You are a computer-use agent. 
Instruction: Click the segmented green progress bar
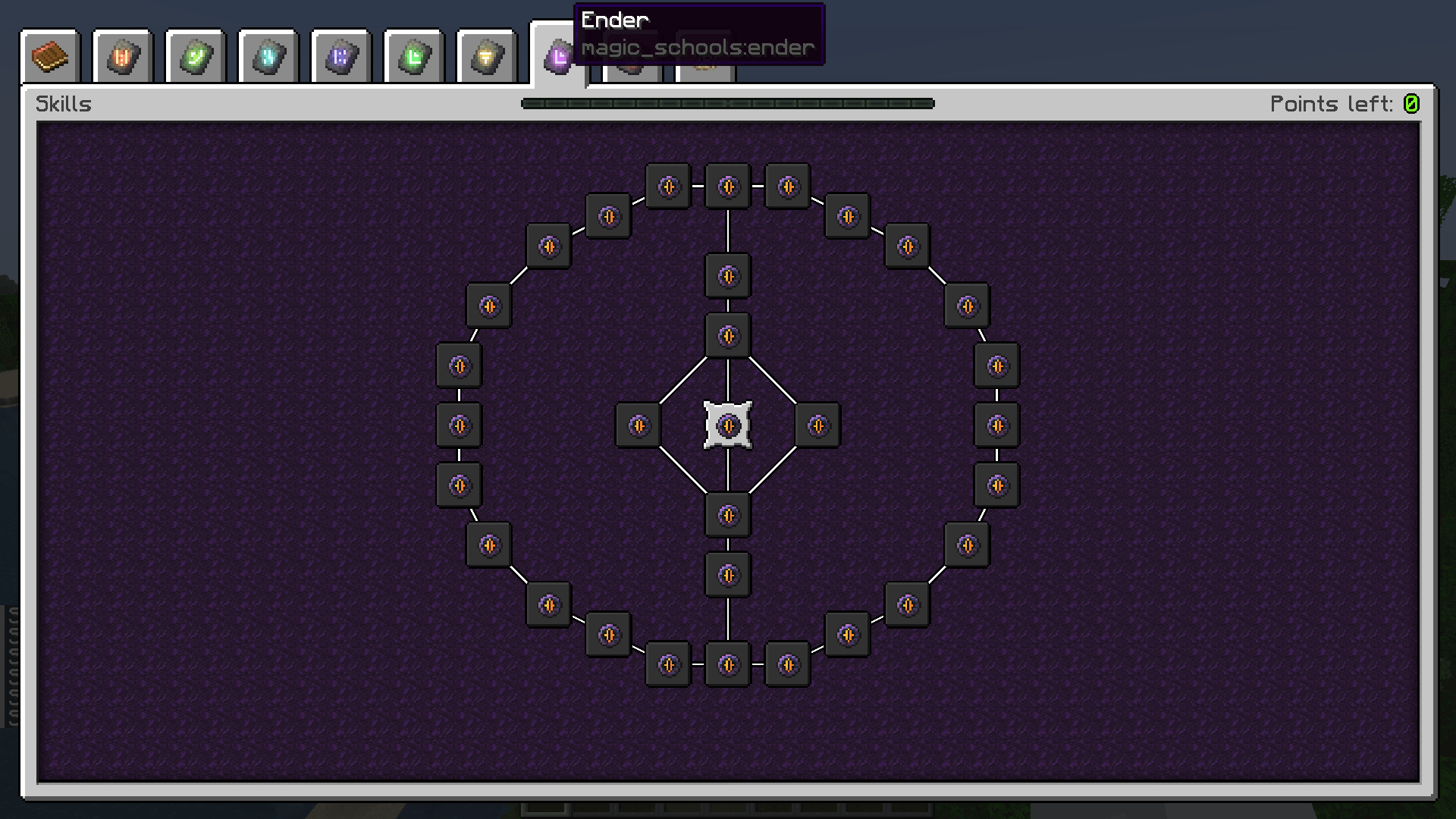(x=726, y=104)
